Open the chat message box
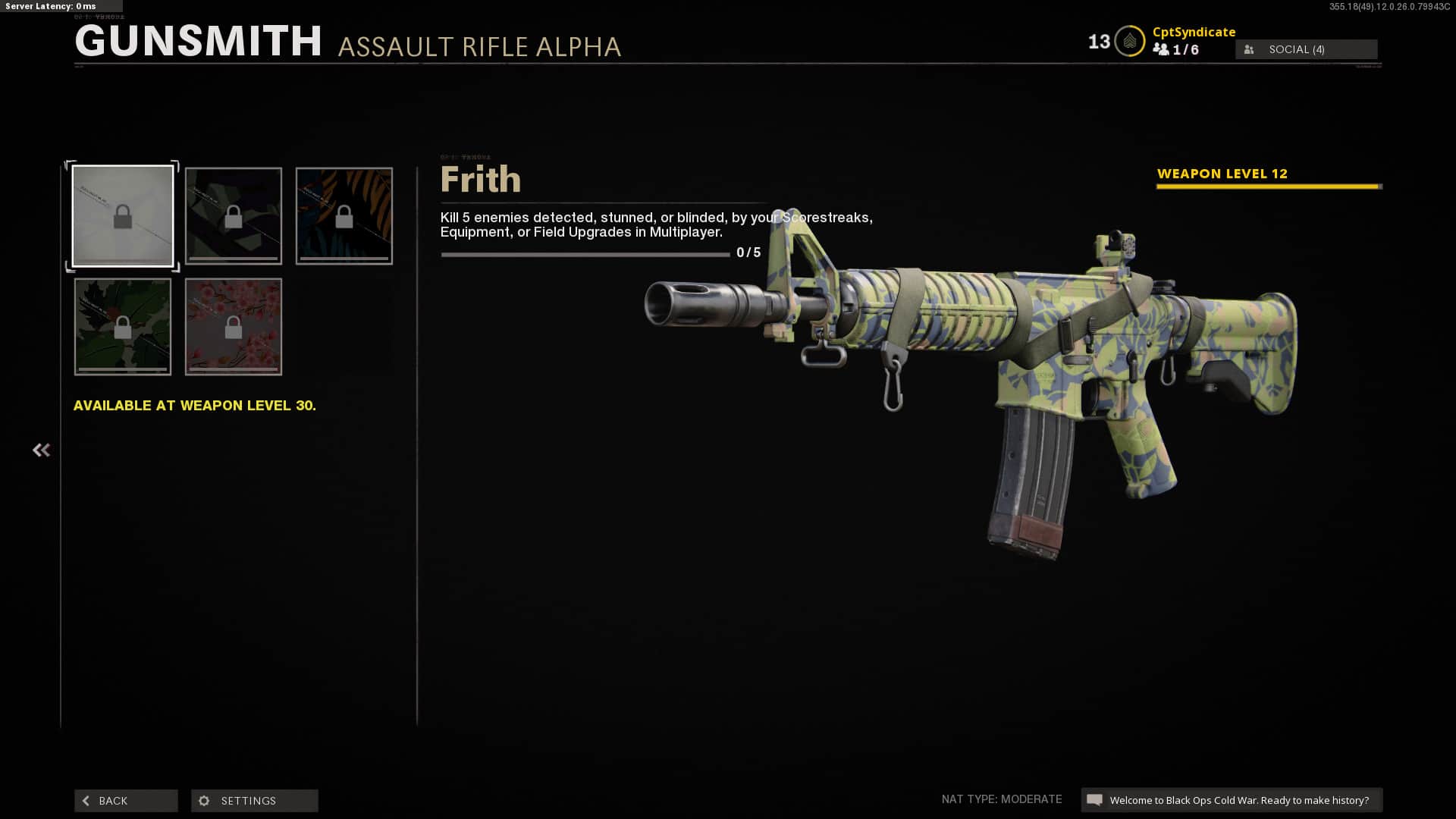 1231,800
